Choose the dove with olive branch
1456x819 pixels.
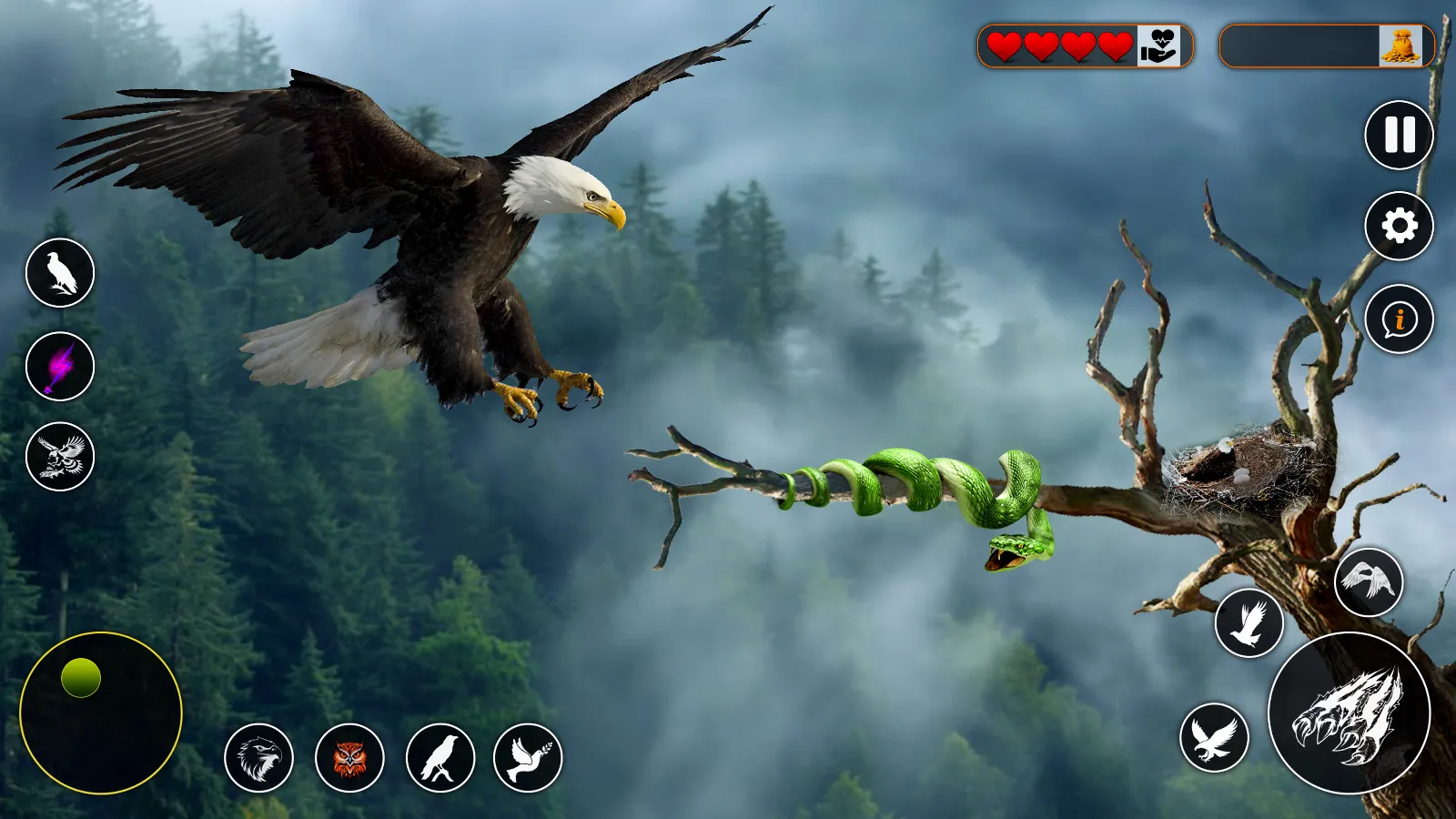pyautogui.click(x=528, y=758)
